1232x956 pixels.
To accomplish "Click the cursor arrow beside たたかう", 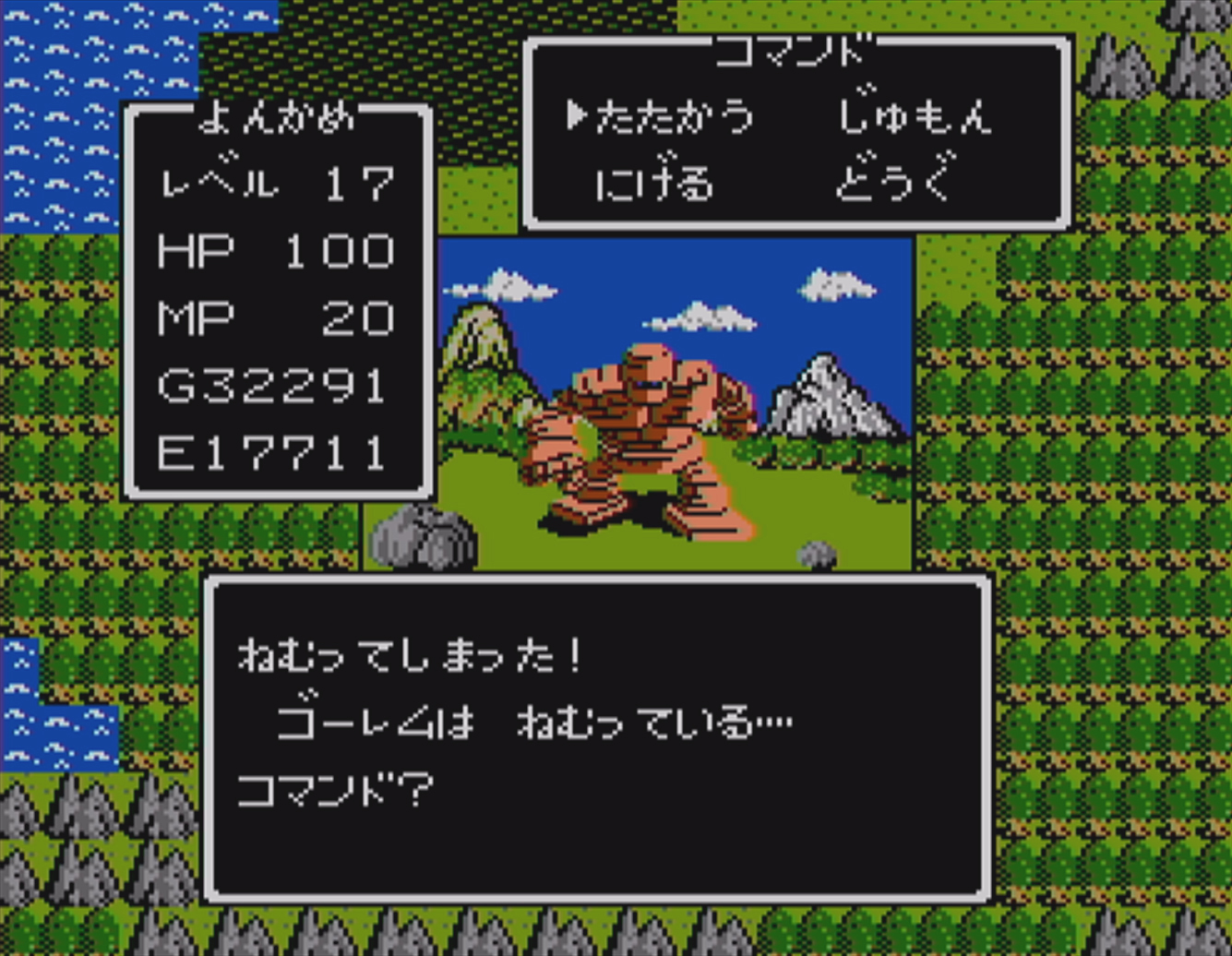I will [580, 116].
